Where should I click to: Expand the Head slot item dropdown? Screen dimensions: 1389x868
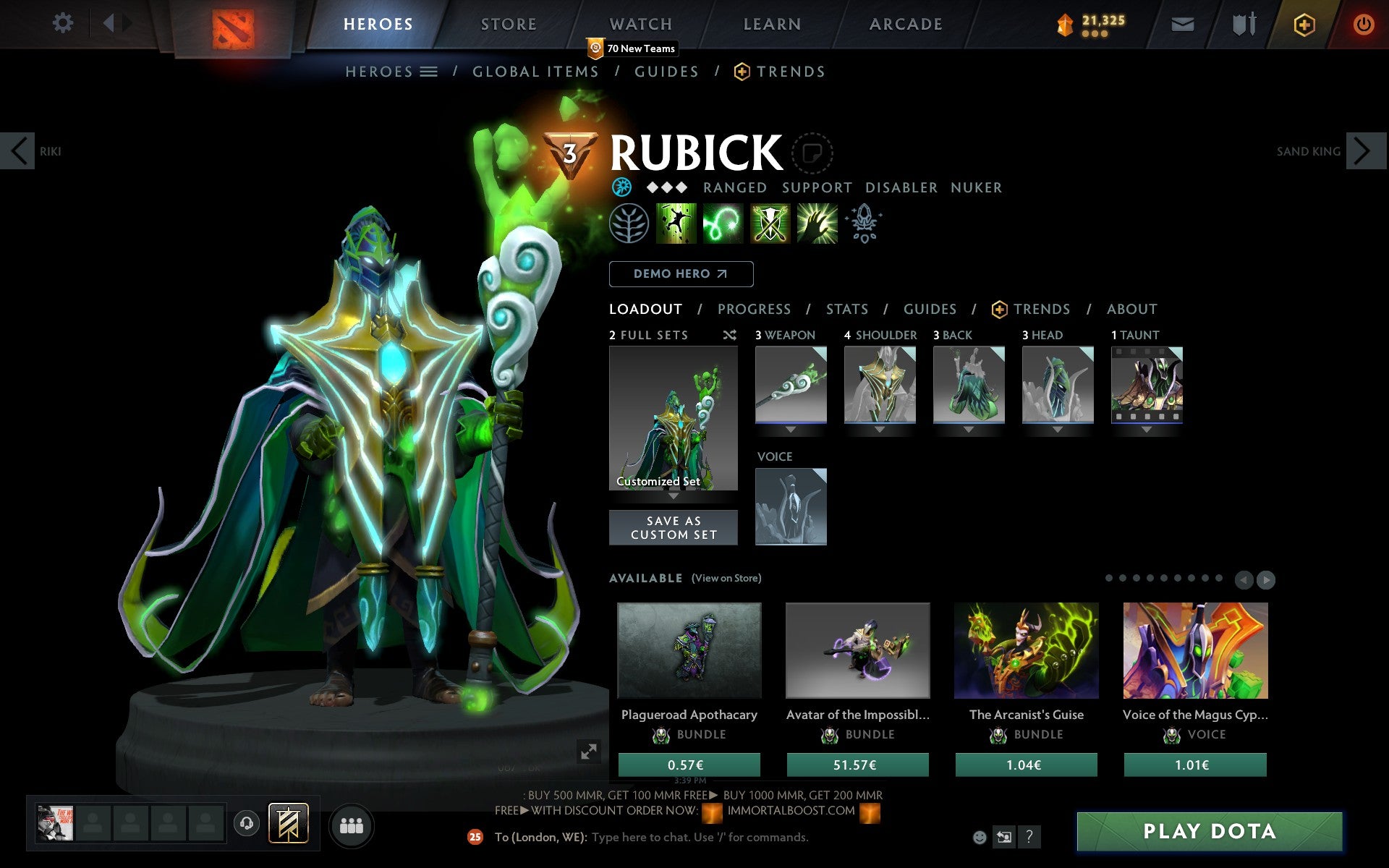1057,428
